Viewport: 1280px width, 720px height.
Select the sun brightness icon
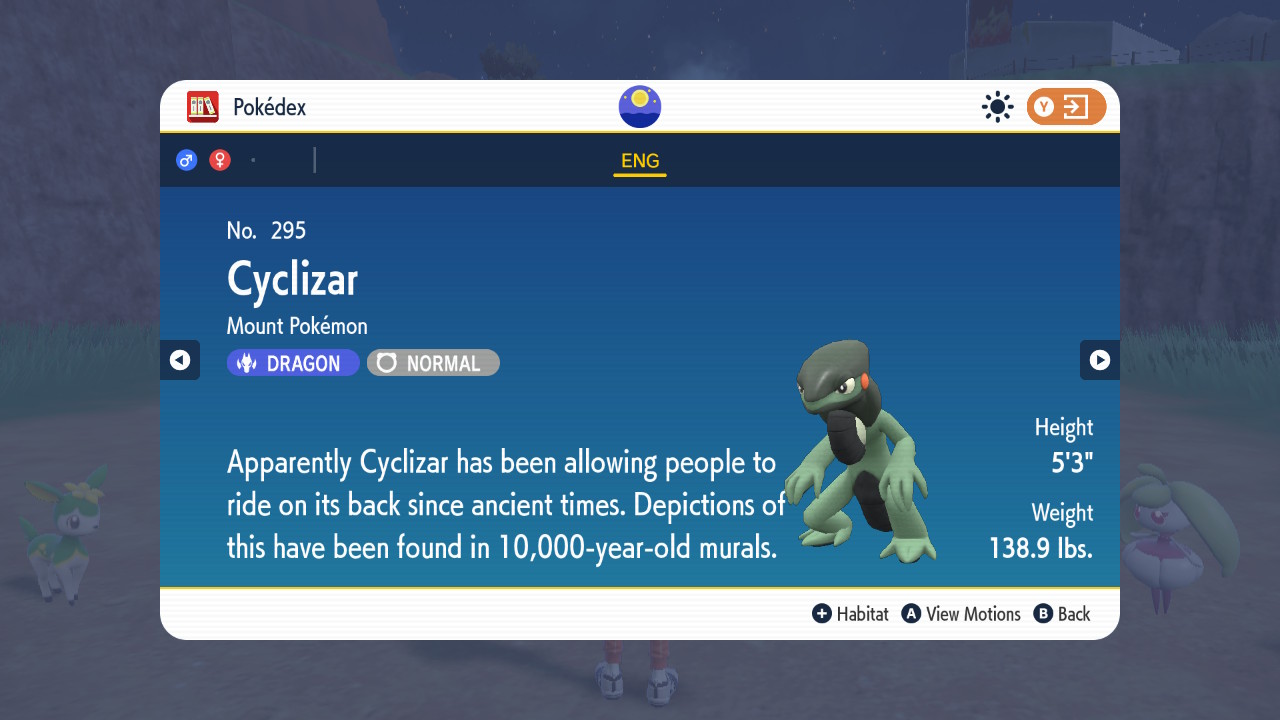point(997,107)
